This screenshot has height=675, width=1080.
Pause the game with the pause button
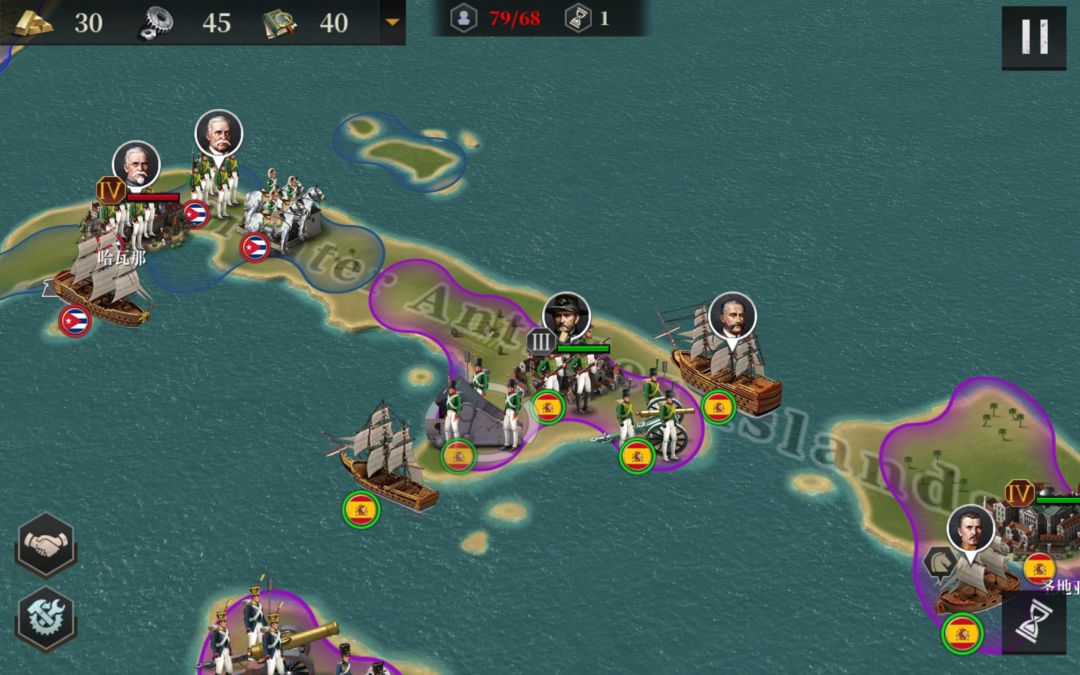(1033, 38)
